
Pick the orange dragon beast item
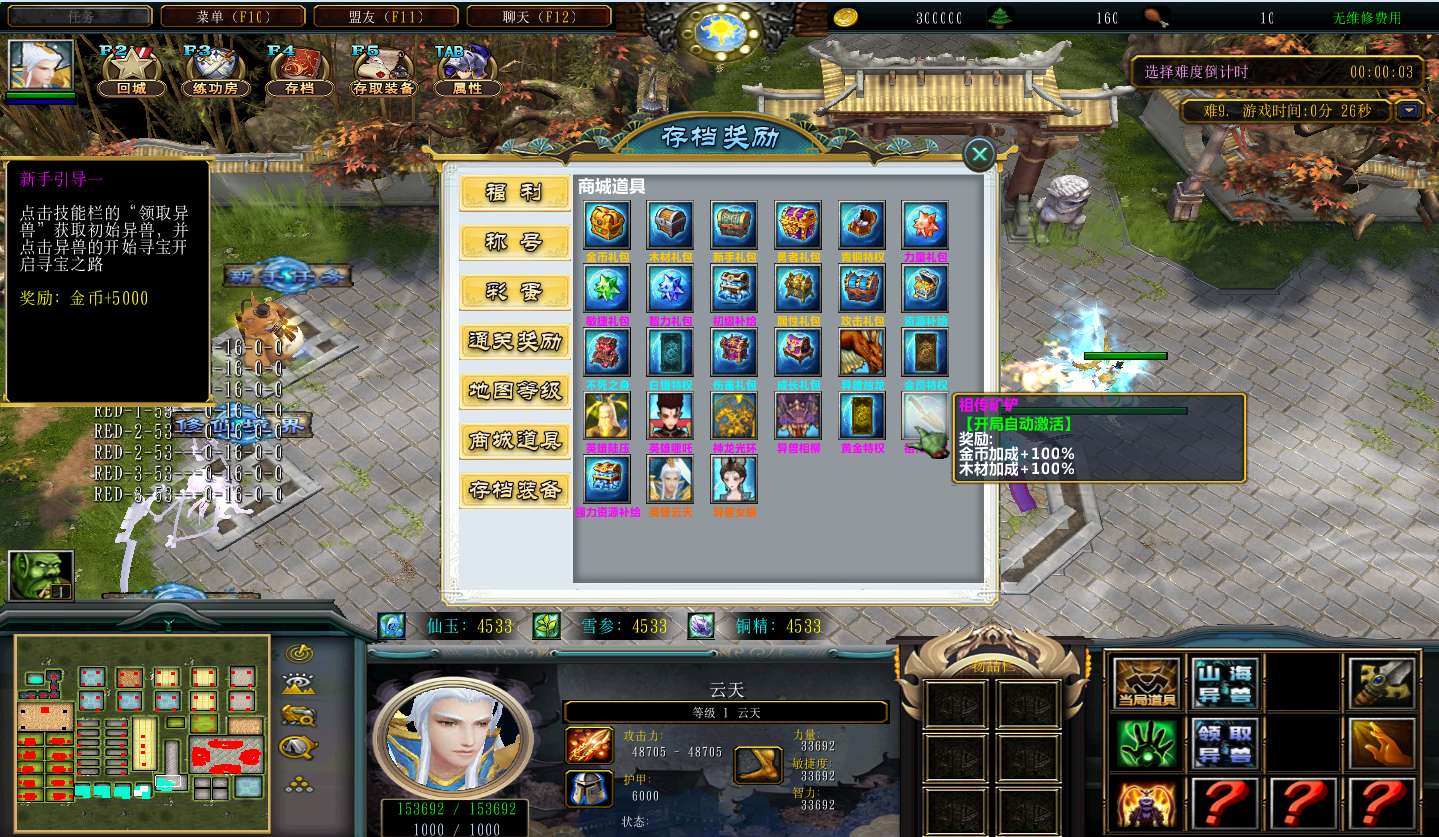[862, 352]
